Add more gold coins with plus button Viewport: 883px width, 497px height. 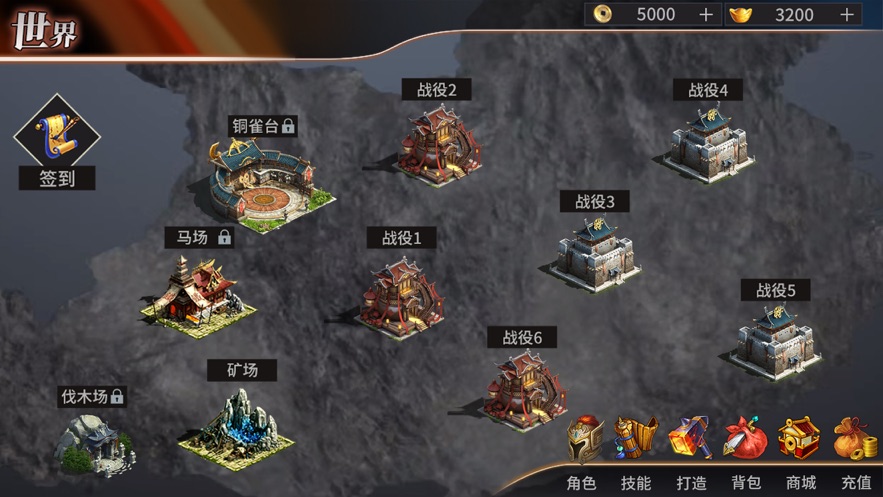pyautogui.click(x=706, y=15)
